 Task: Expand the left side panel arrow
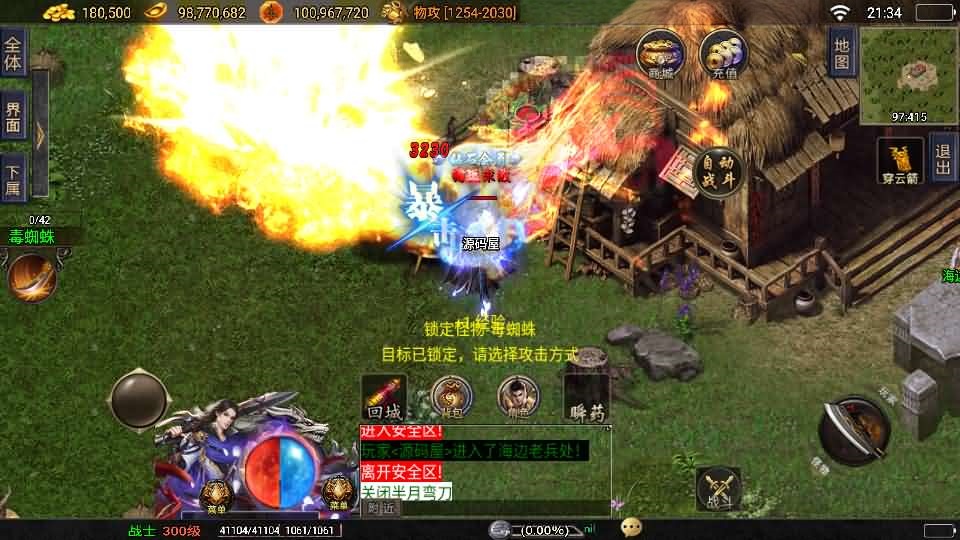pyautogui.click(x=40, y=132)
